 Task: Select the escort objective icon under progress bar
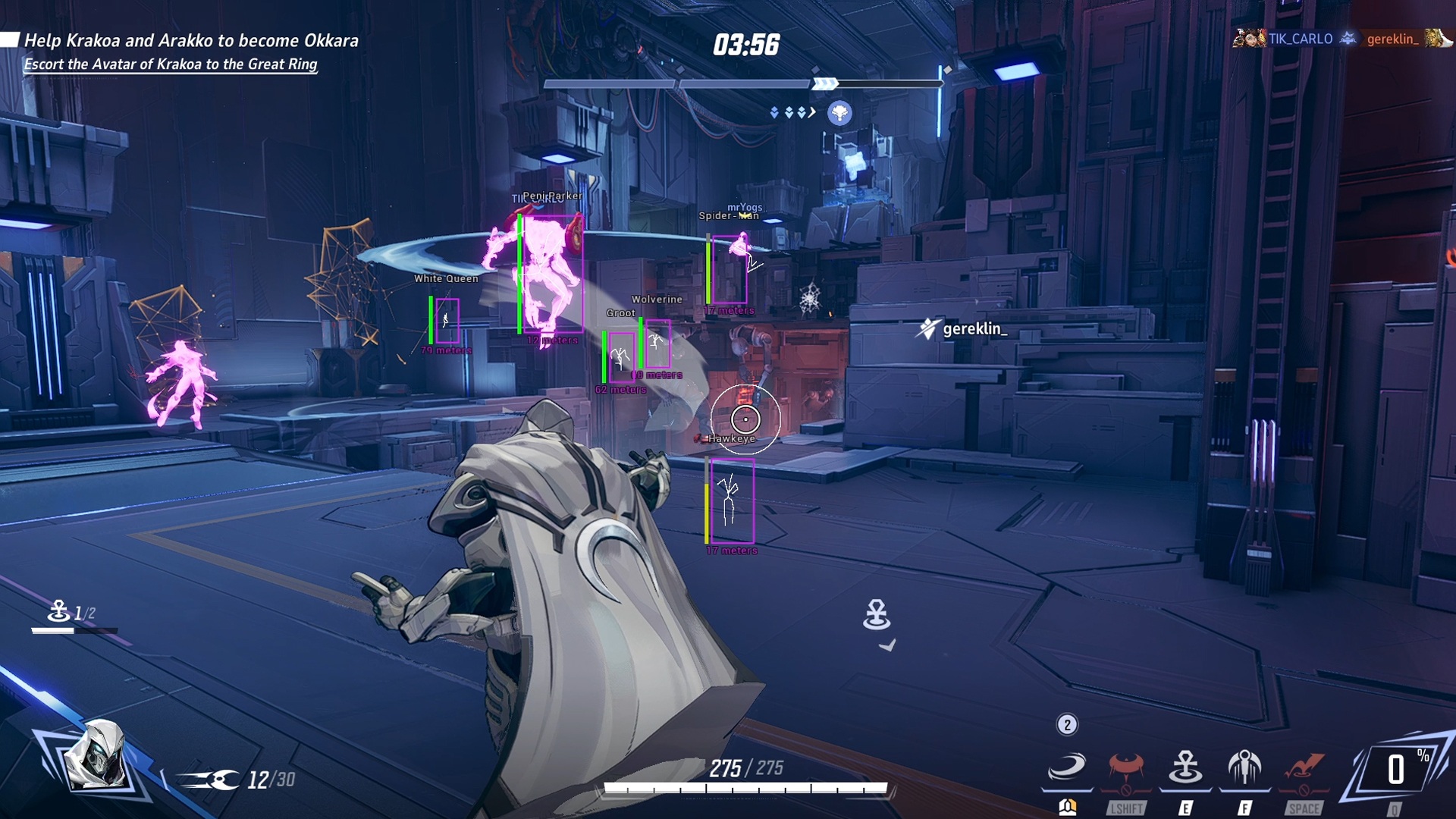point(839,113)
